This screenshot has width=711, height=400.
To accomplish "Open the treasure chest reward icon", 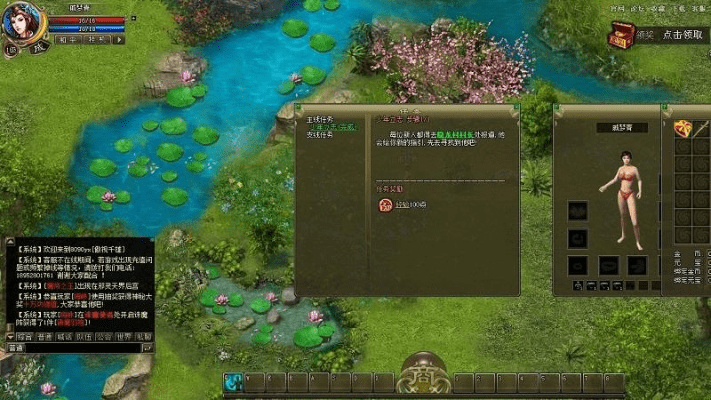I will coord(621,35).
